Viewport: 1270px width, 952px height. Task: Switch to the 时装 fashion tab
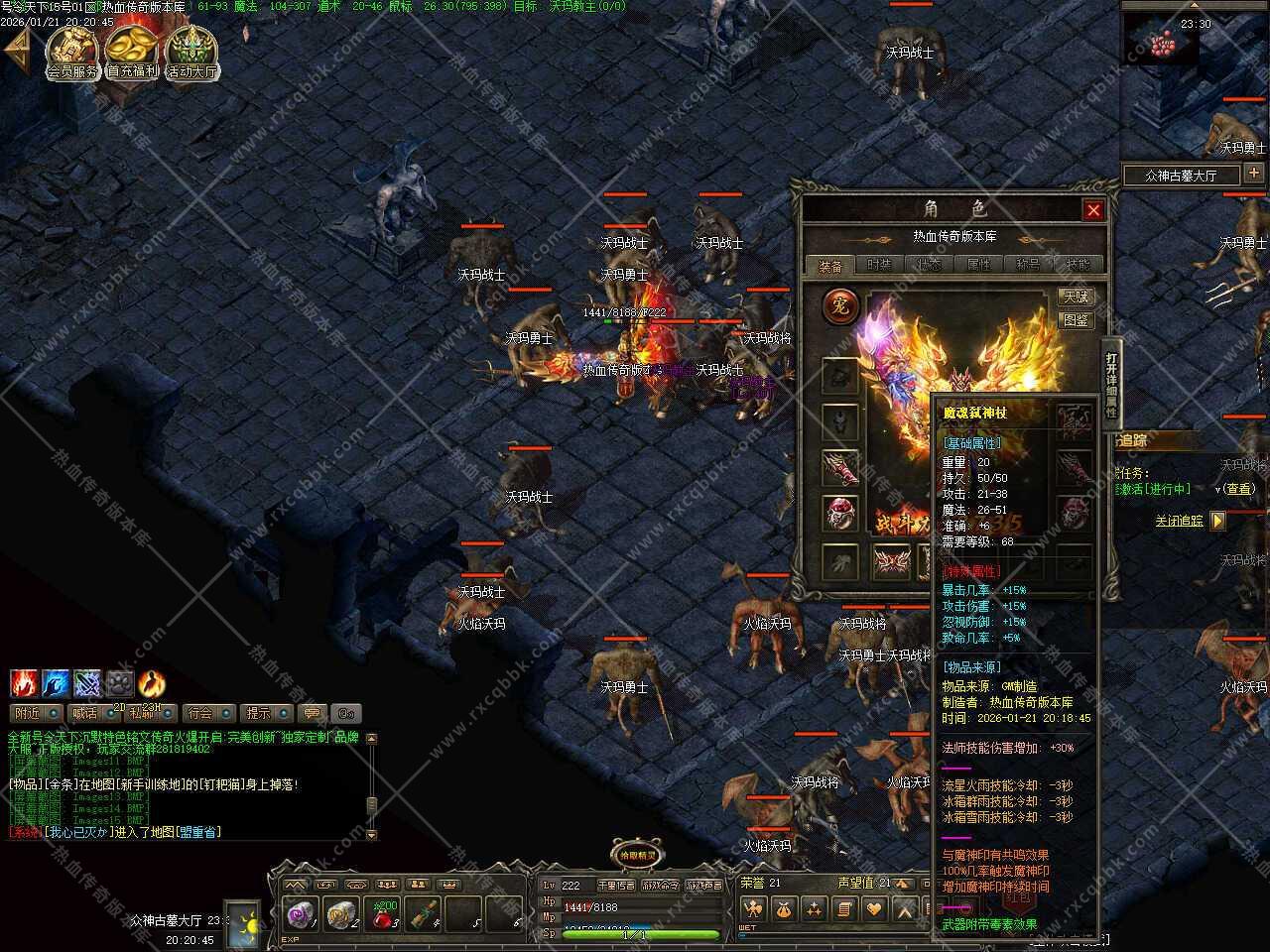(x=879, y=265)
